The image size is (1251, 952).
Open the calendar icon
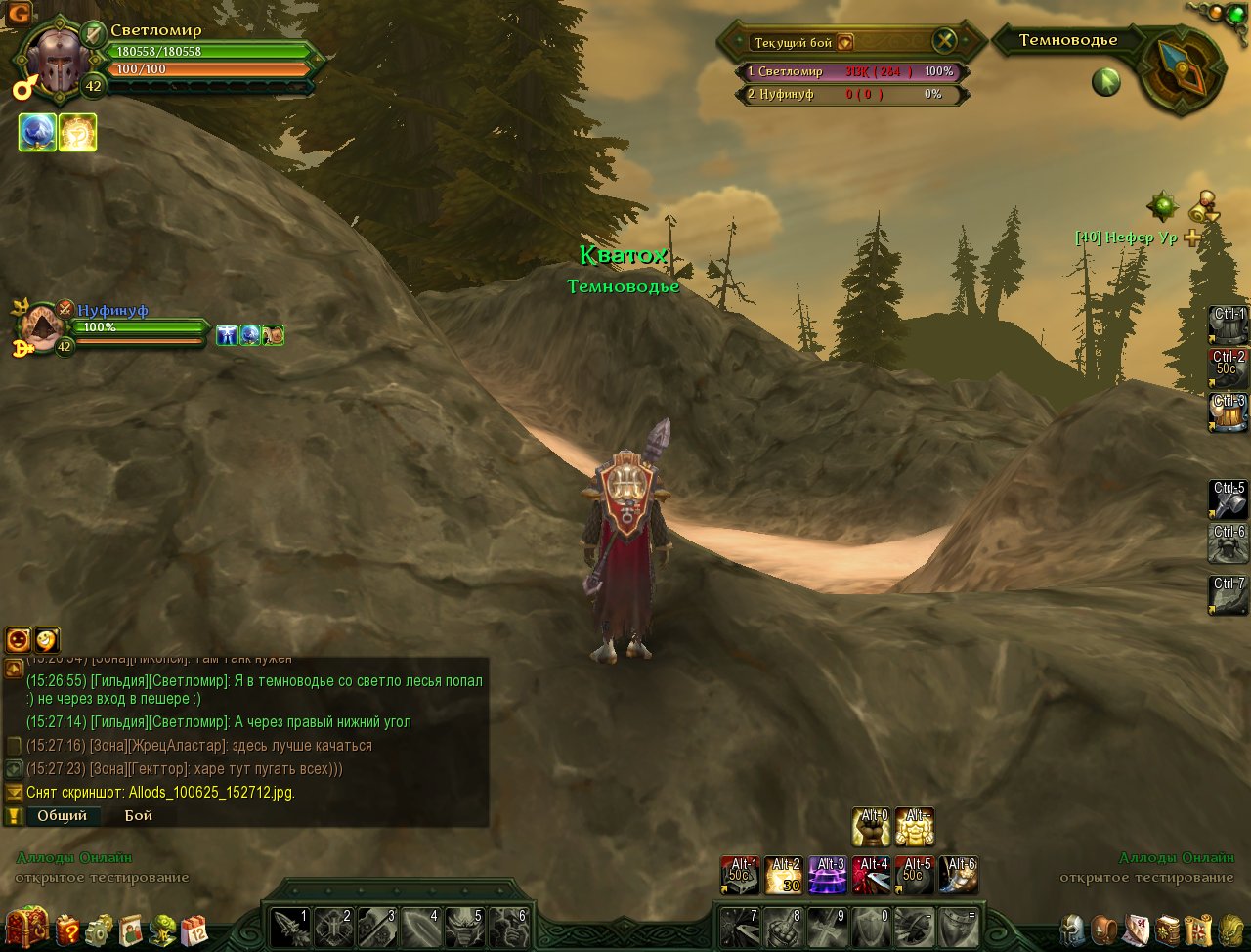(x=194, y=929)
